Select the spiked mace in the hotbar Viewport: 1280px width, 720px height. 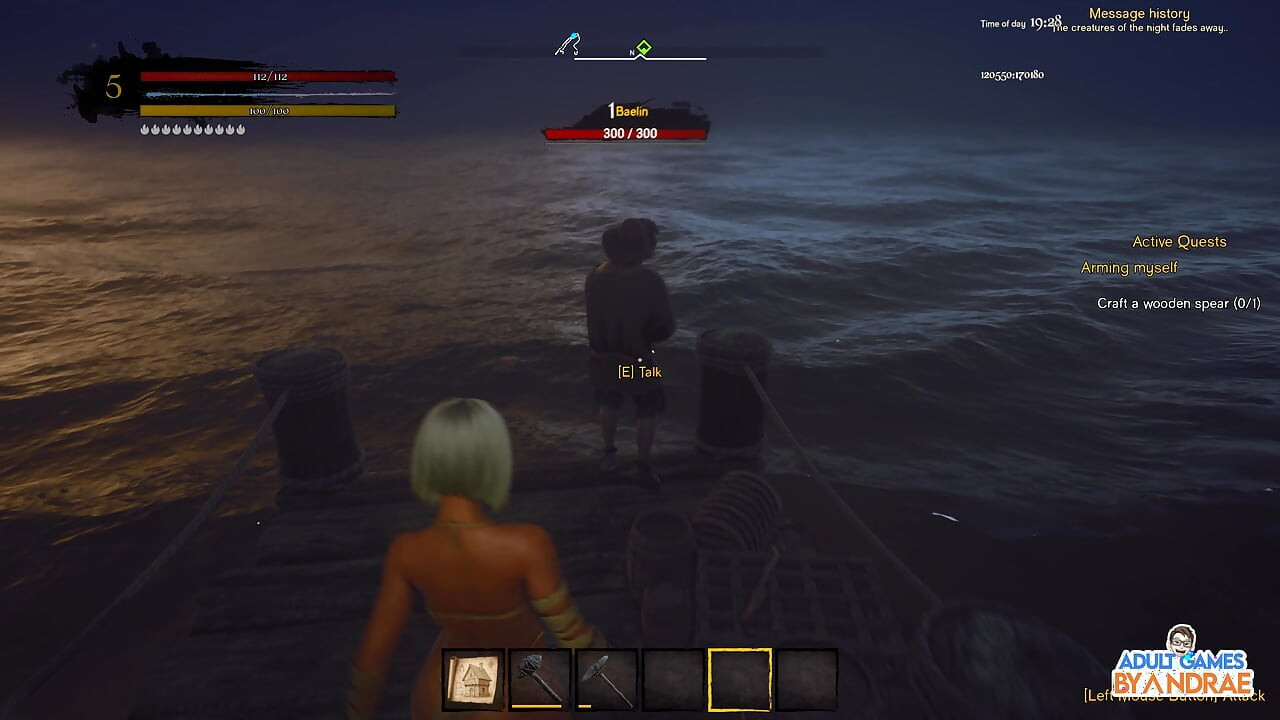[540, 679]
